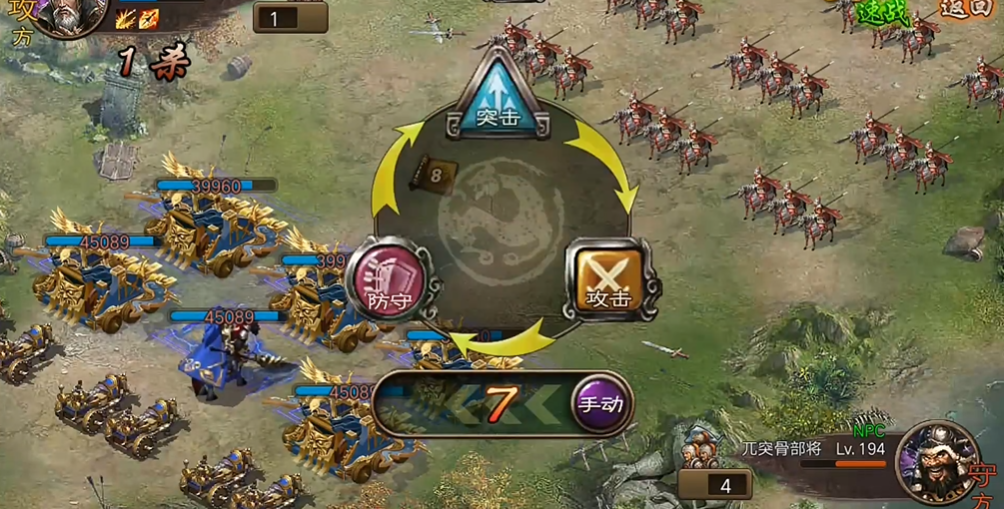
Task: Click the explosion burst skill icon
Action: 126,19
